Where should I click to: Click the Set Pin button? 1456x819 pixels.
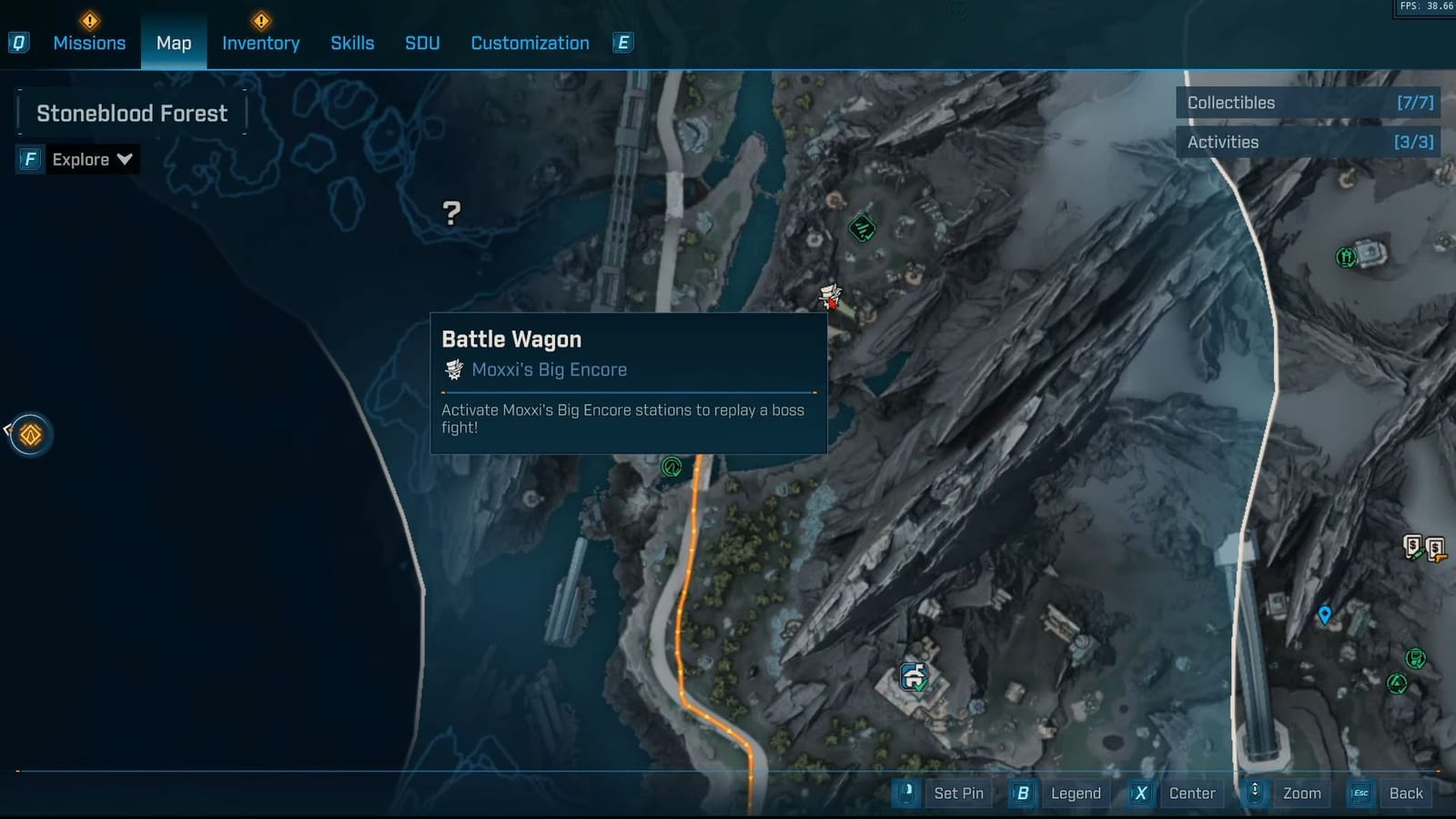pos(958,793)
